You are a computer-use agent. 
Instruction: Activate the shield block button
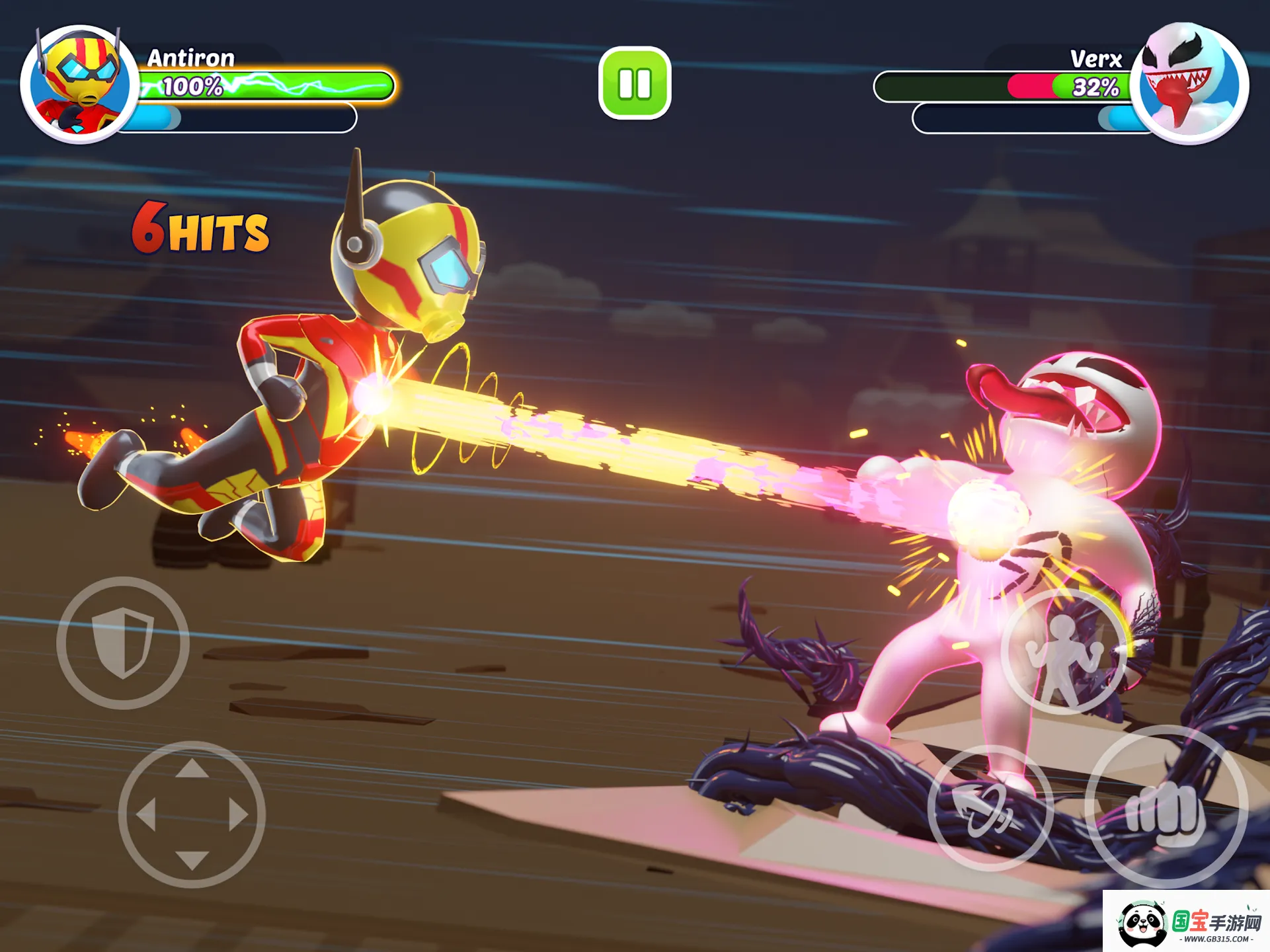point(123,643)
